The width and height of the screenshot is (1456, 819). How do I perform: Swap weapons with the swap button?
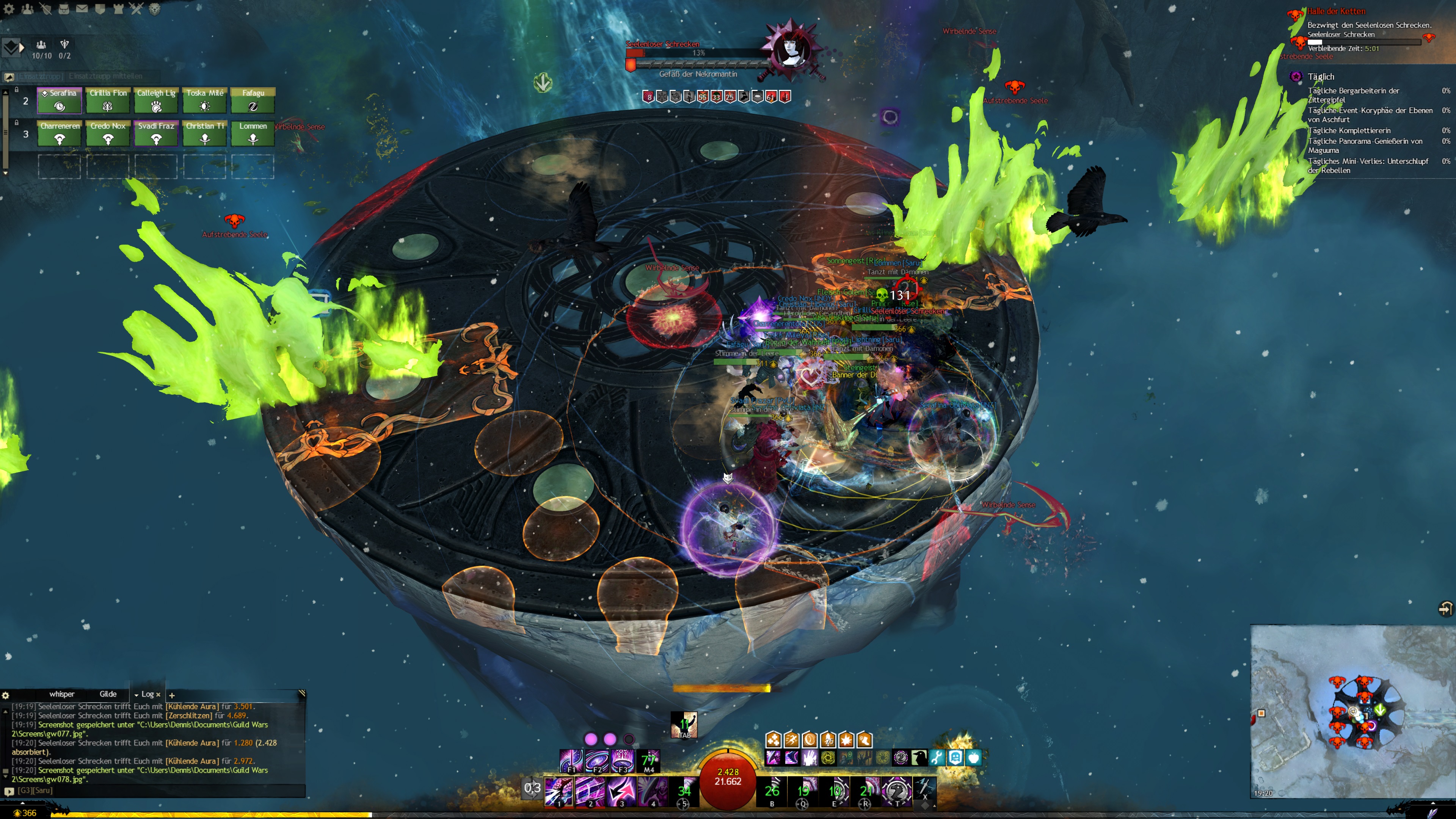coord(532,788)
